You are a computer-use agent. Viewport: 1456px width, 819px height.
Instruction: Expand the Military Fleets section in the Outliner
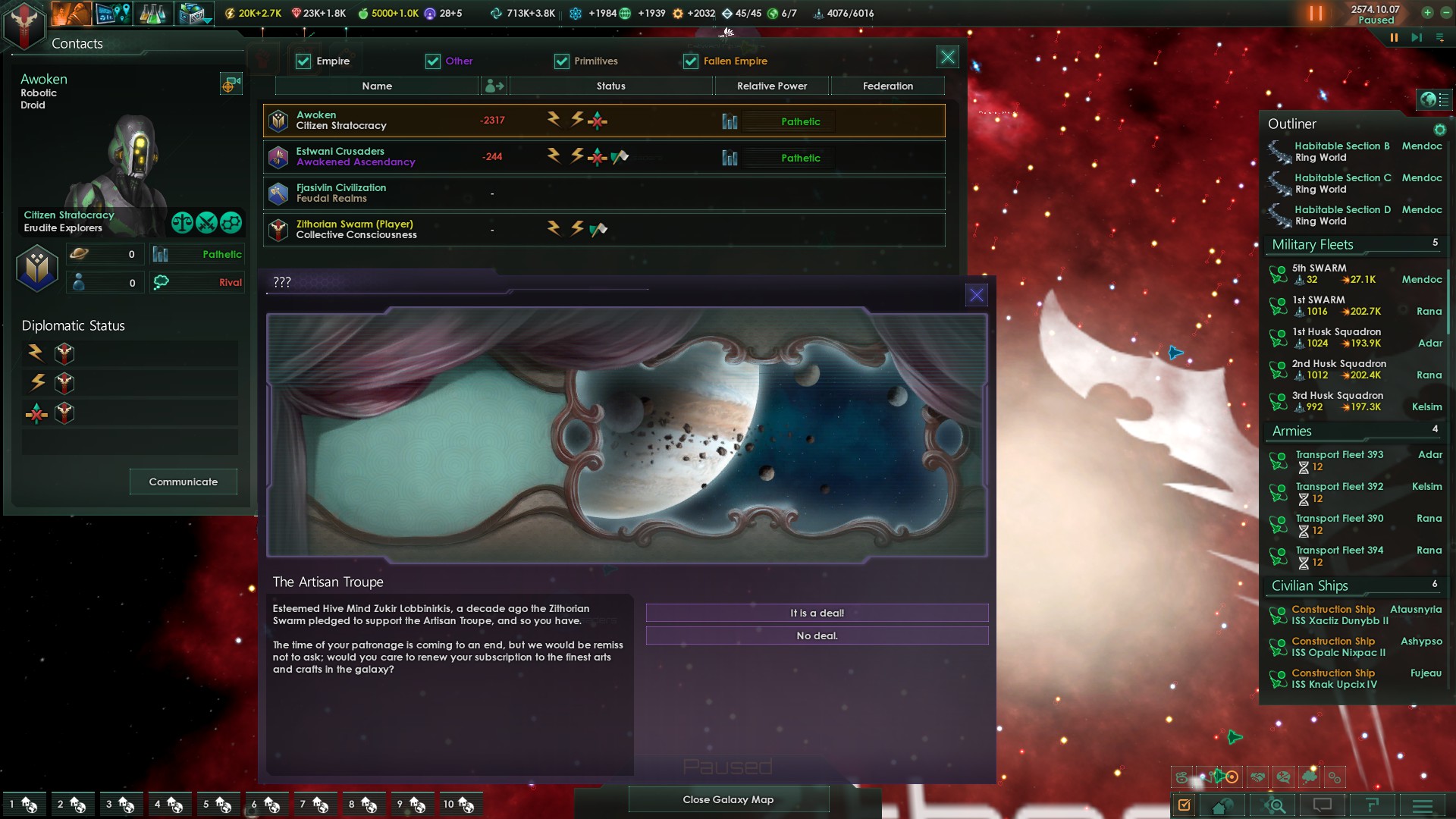click(x=1312, y=244)
